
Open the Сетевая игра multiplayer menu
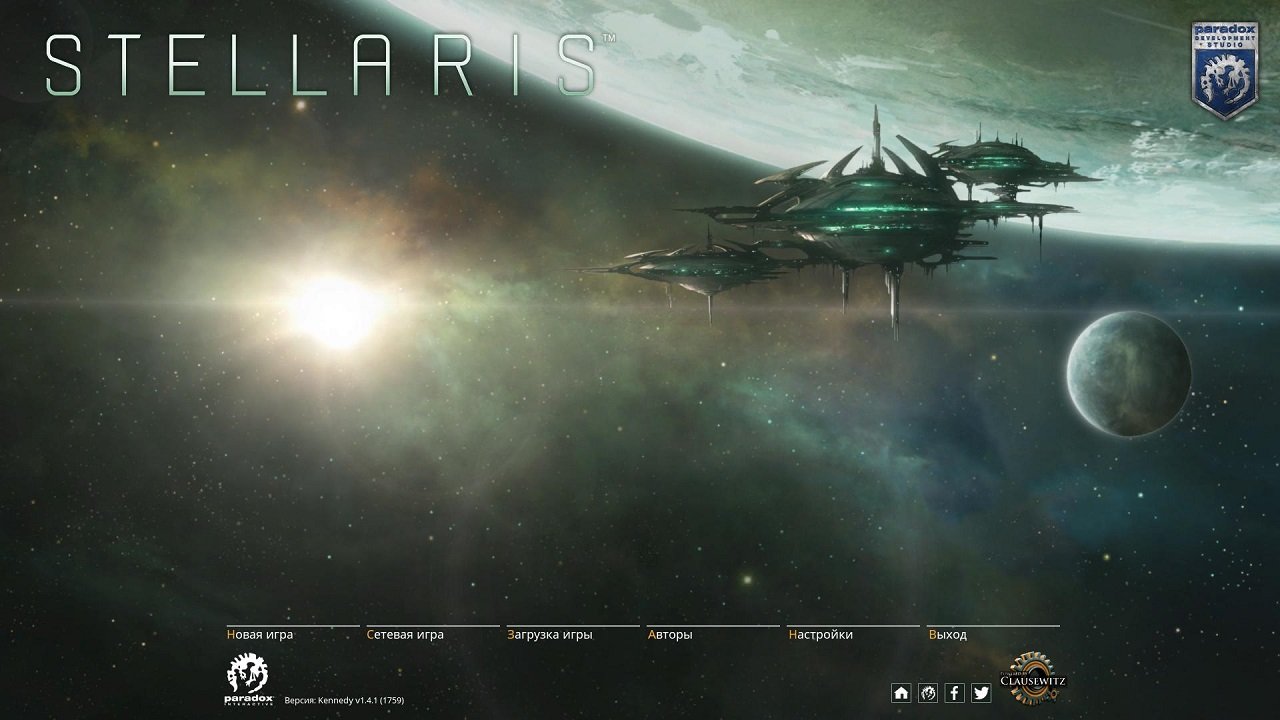(x=405, y=634)
